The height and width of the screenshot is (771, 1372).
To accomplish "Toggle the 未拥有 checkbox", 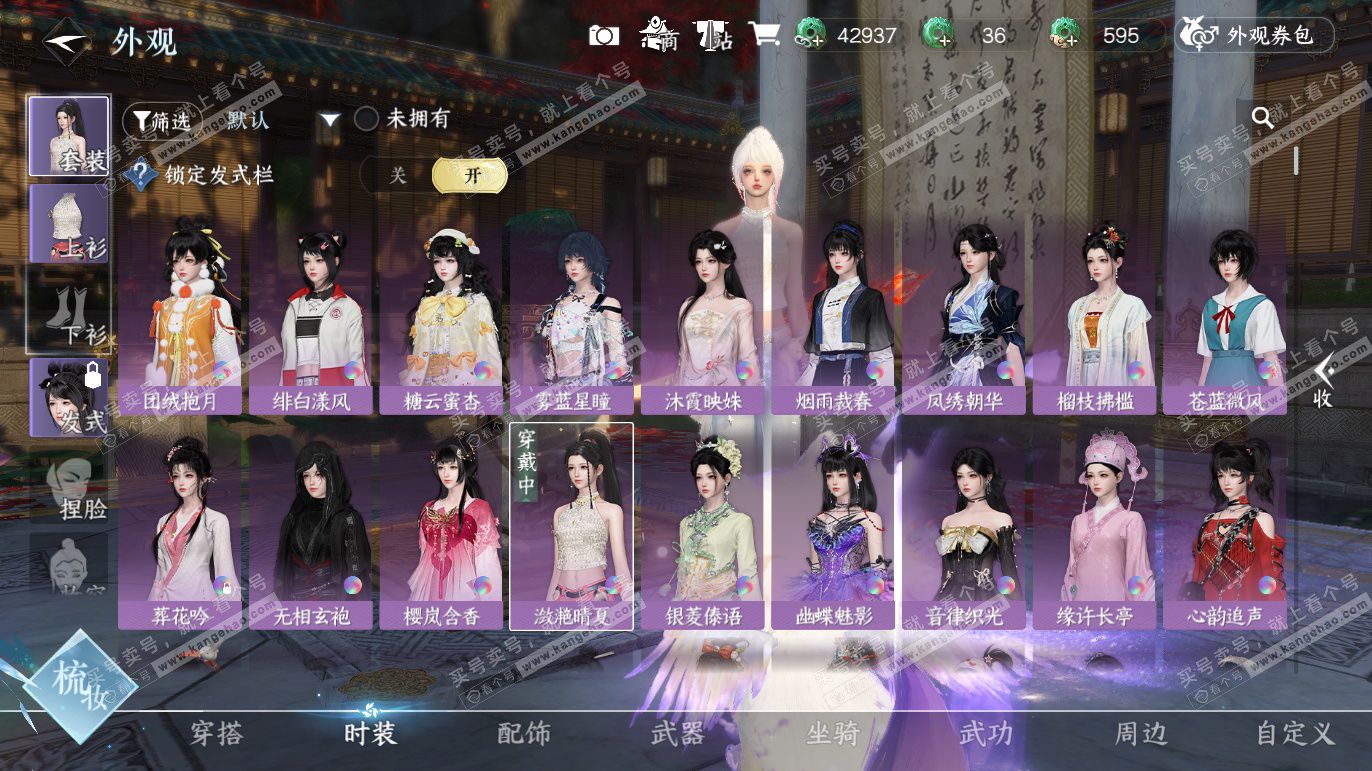I will click(x=367, y=119).
